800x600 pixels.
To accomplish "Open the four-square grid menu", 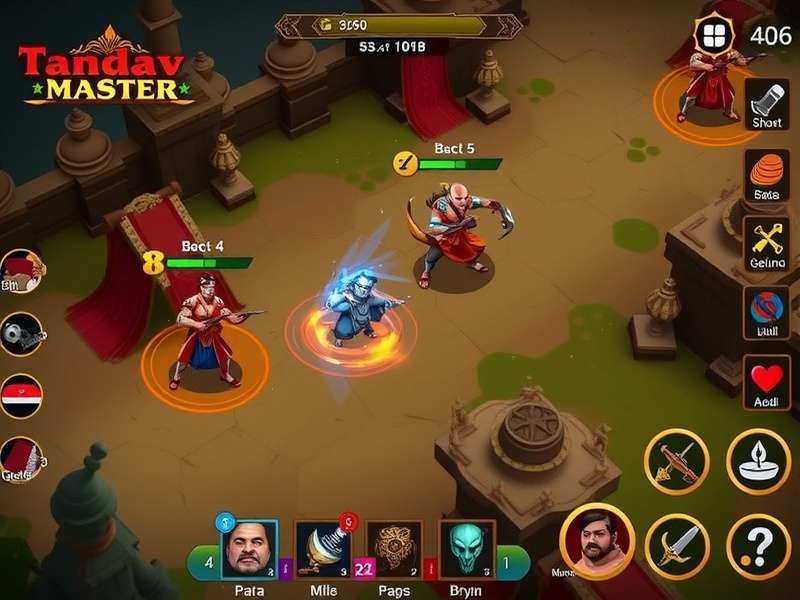I will [713, 36].
